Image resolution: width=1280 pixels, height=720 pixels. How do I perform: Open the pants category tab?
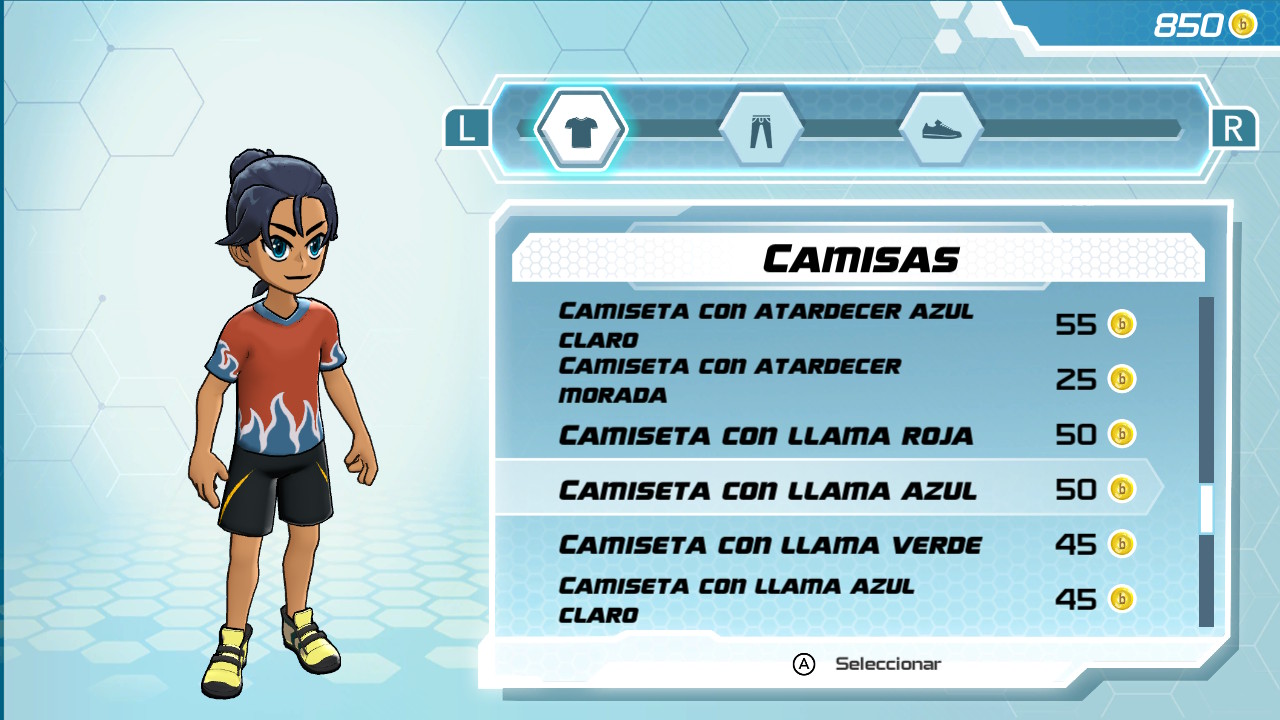pos(761,130)
